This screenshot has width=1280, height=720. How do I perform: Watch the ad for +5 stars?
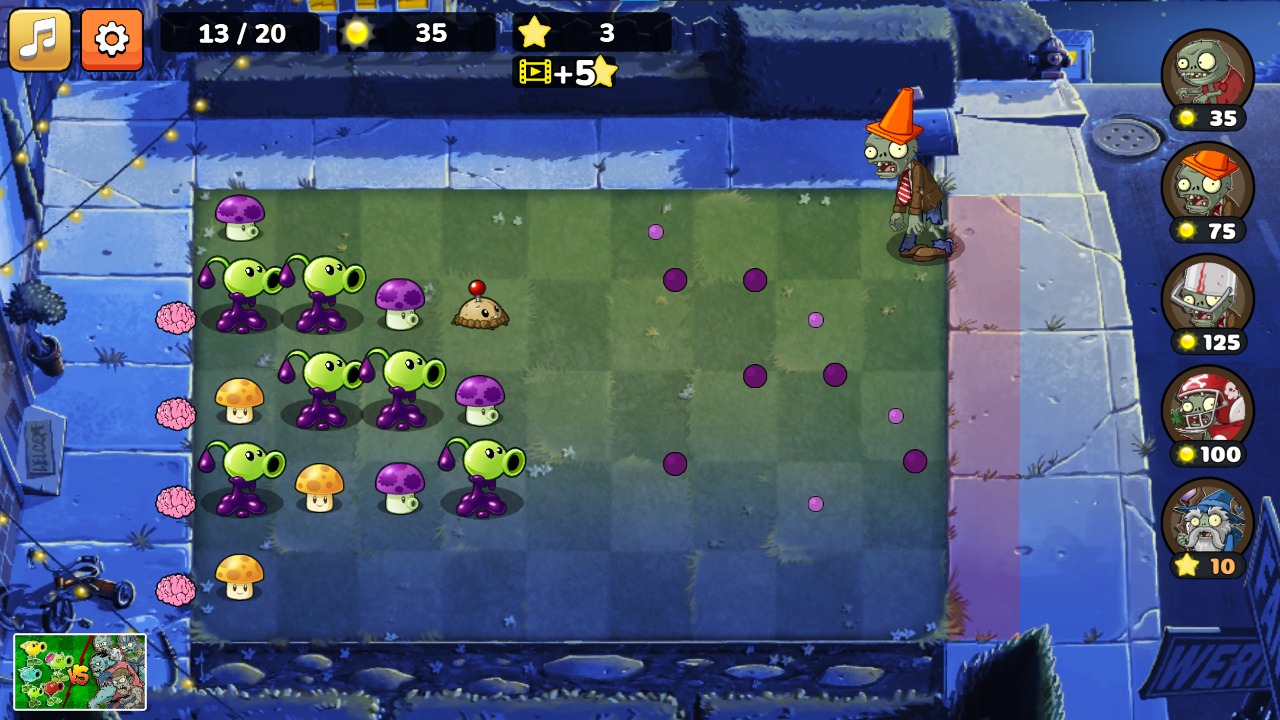point(565,72)
